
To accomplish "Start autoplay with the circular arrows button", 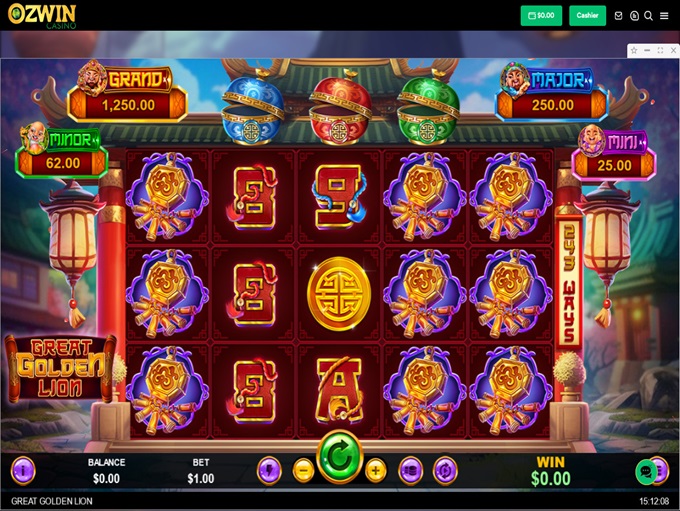I will coord(445,469).
